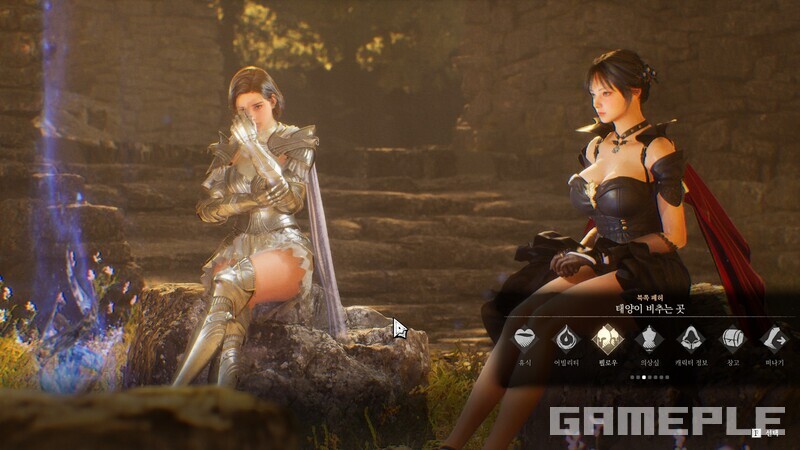This screenshot has width=800, height=450.
Task: Select the 휴식 (Rest) icon
Action: pos(524,338)
